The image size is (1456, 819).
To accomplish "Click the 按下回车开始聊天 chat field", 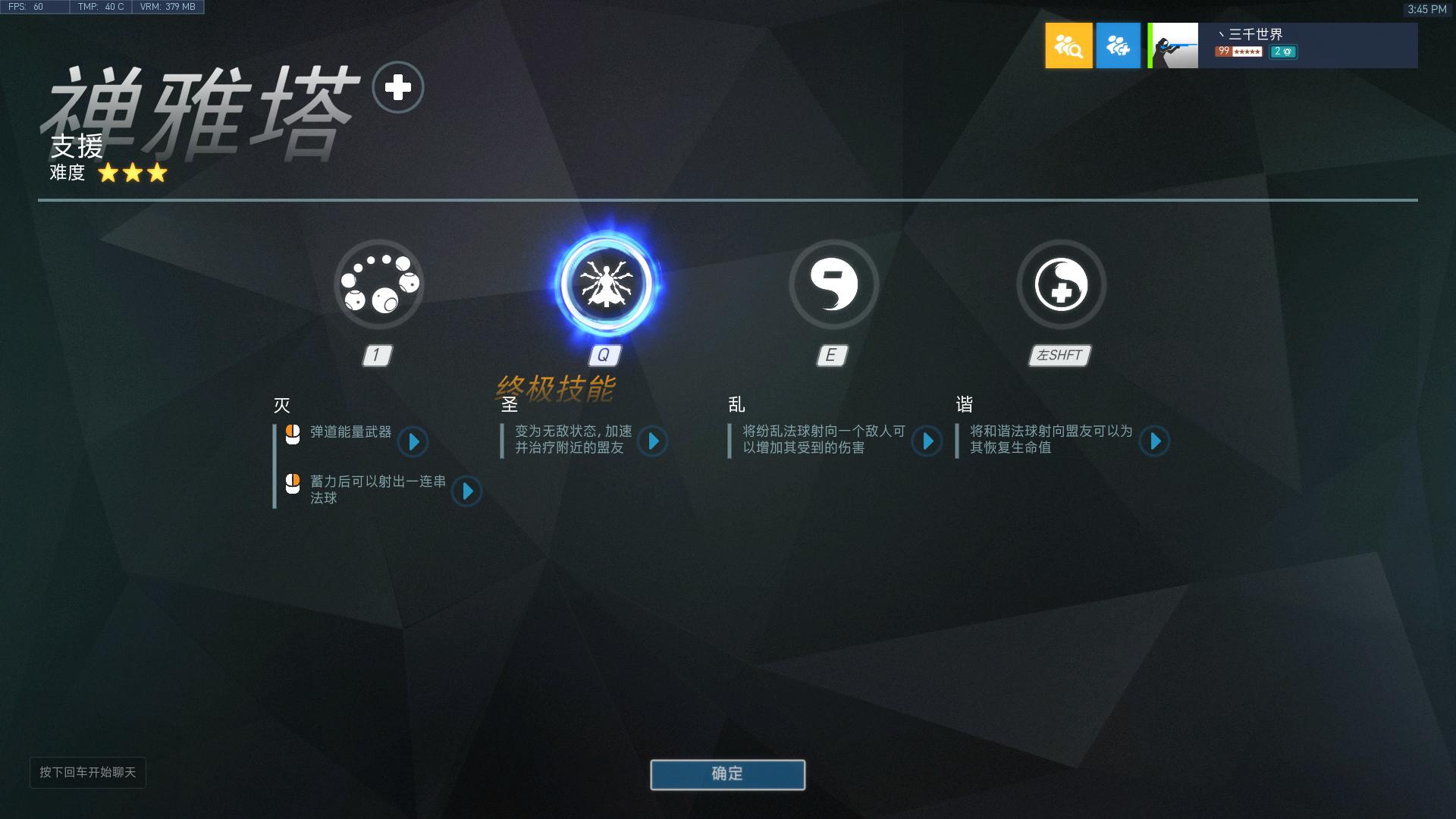I will pyautogui.click(x=87, y=773).
